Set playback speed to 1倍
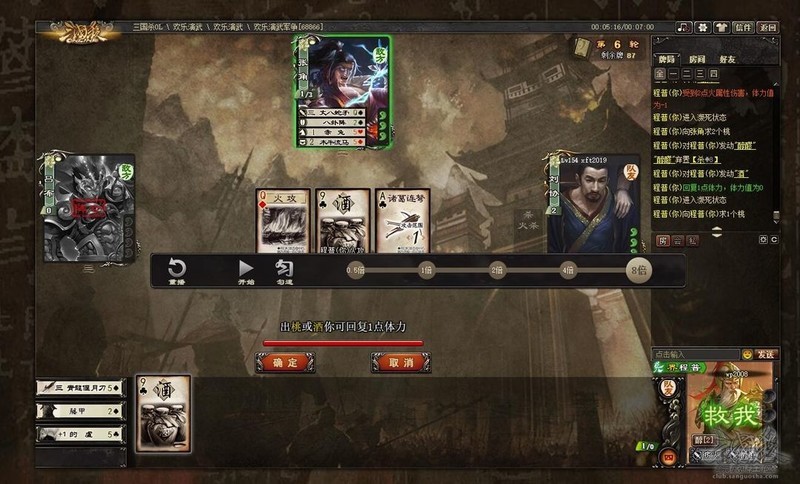This screenshot has height=484, width=800. click(426, 271)
